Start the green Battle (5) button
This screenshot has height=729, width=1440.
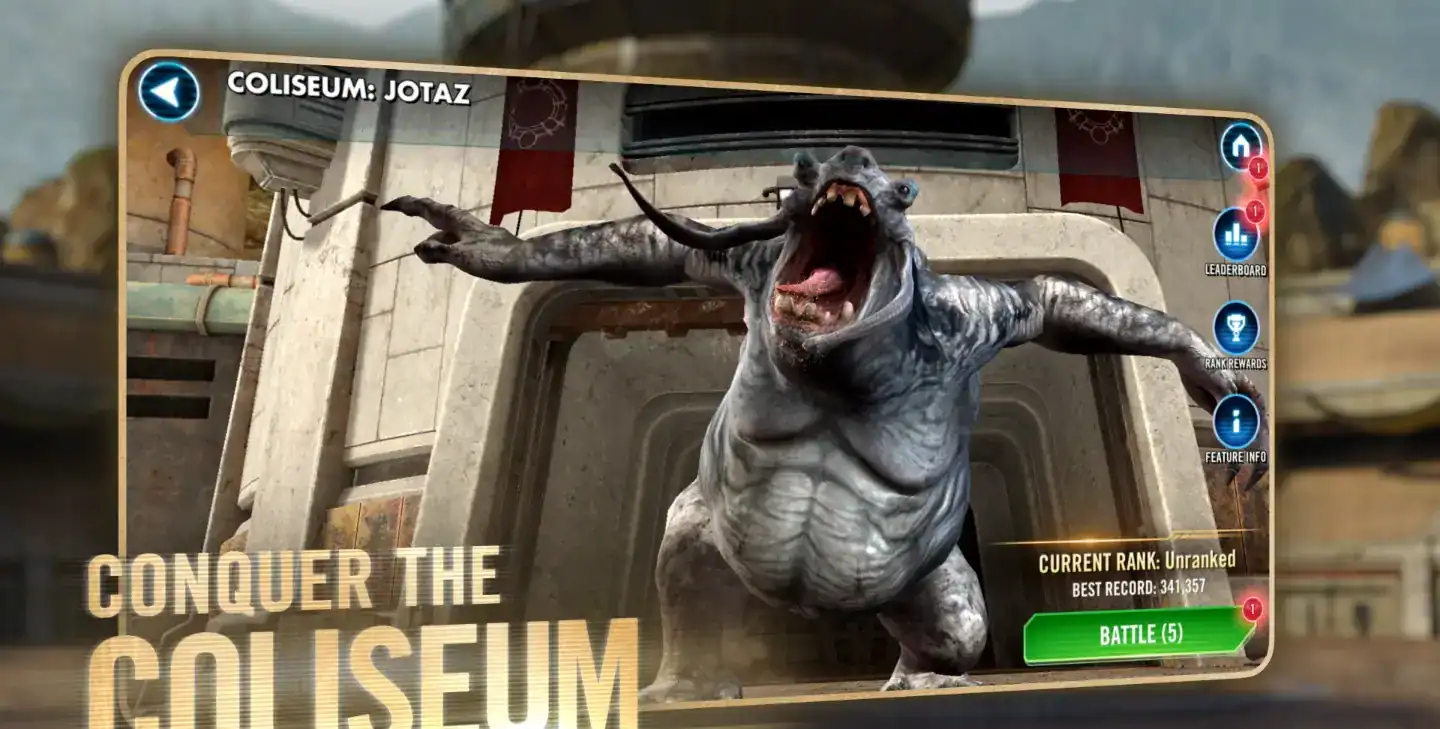click(x=1139, y=634)
